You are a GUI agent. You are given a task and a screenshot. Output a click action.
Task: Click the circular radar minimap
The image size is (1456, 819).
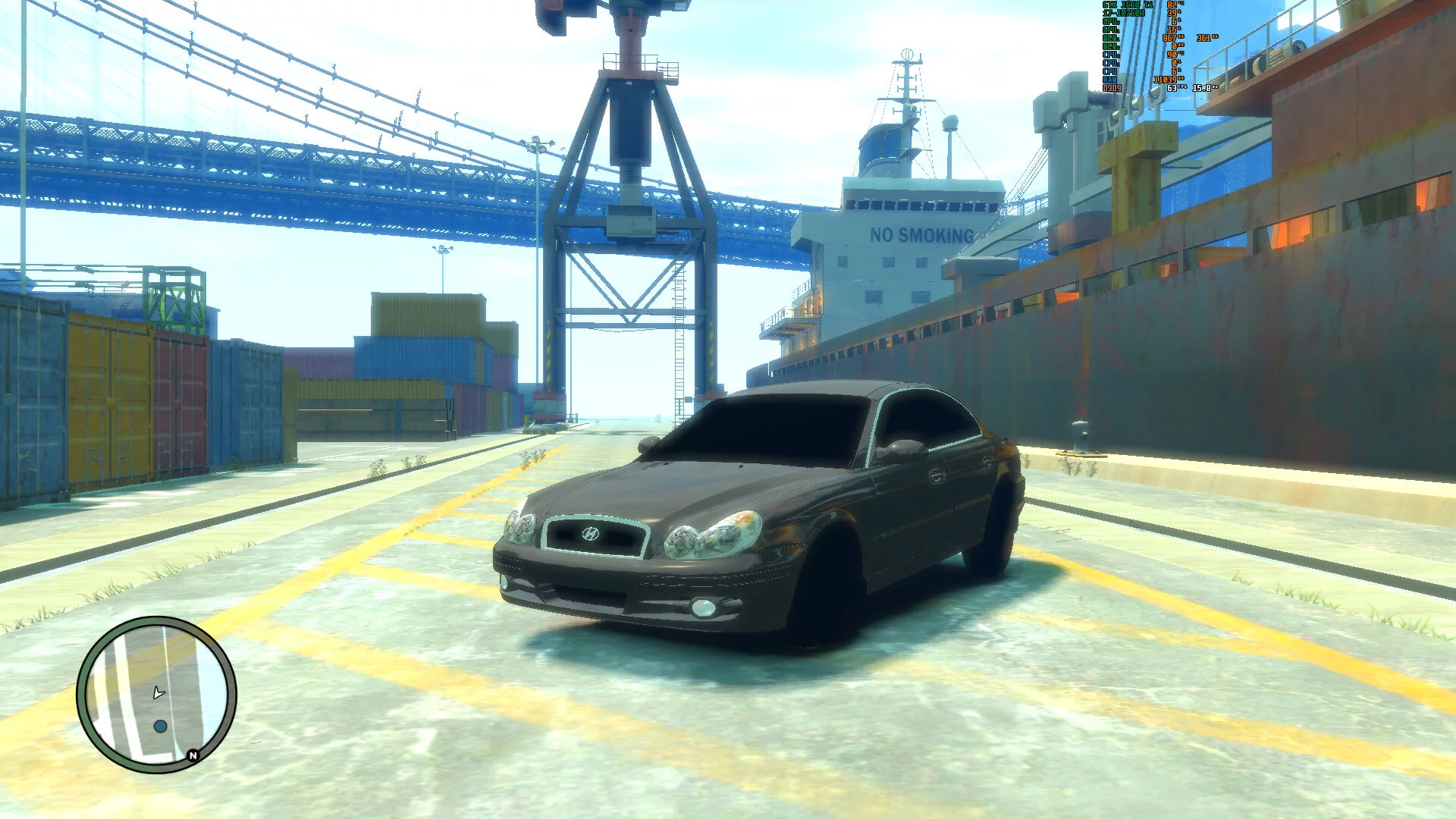[x=156, y=695]
